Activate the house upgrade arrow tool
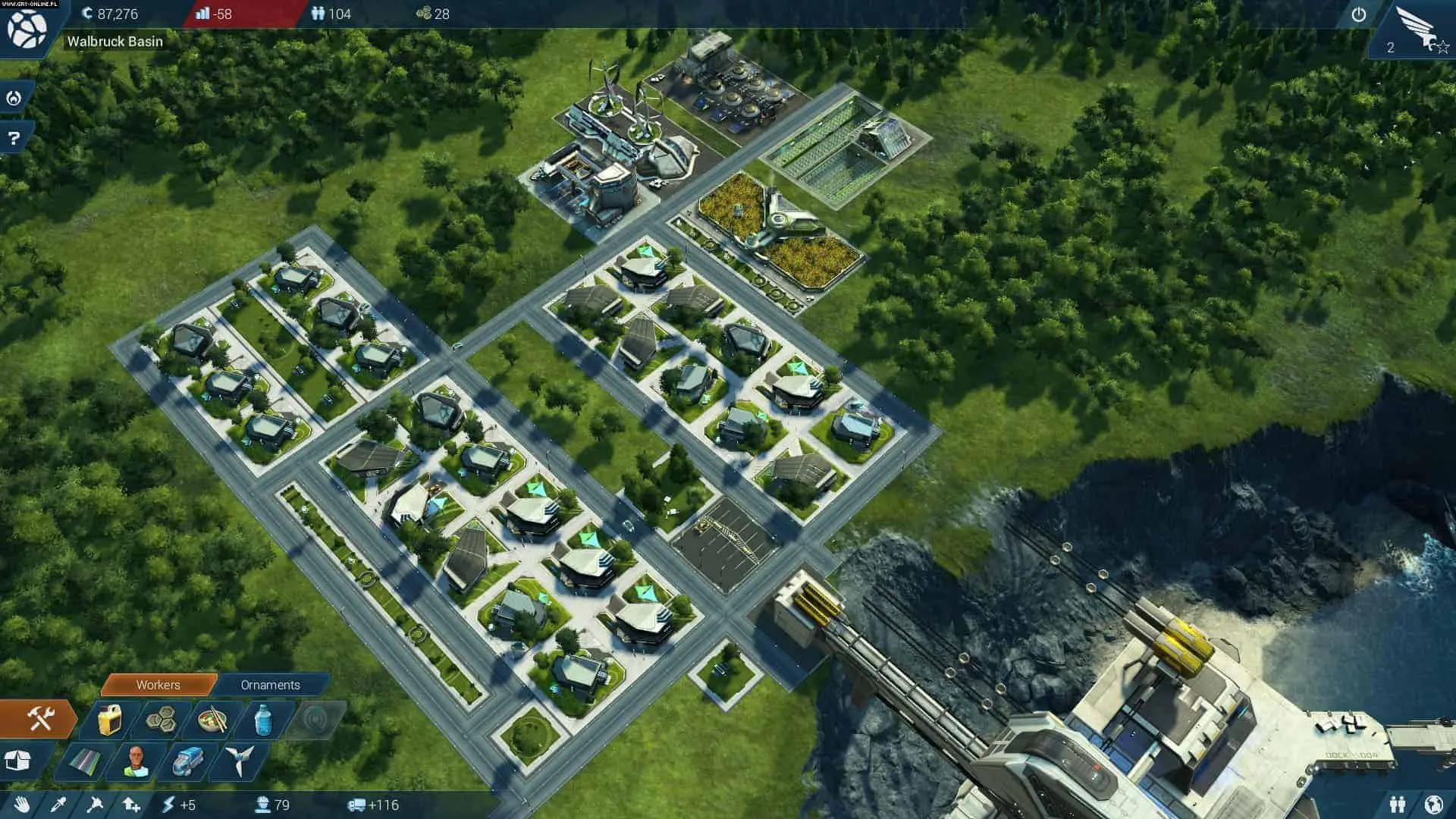This screenshot has width=1456, height=819. pyautogui.click(x=131, y=805)
